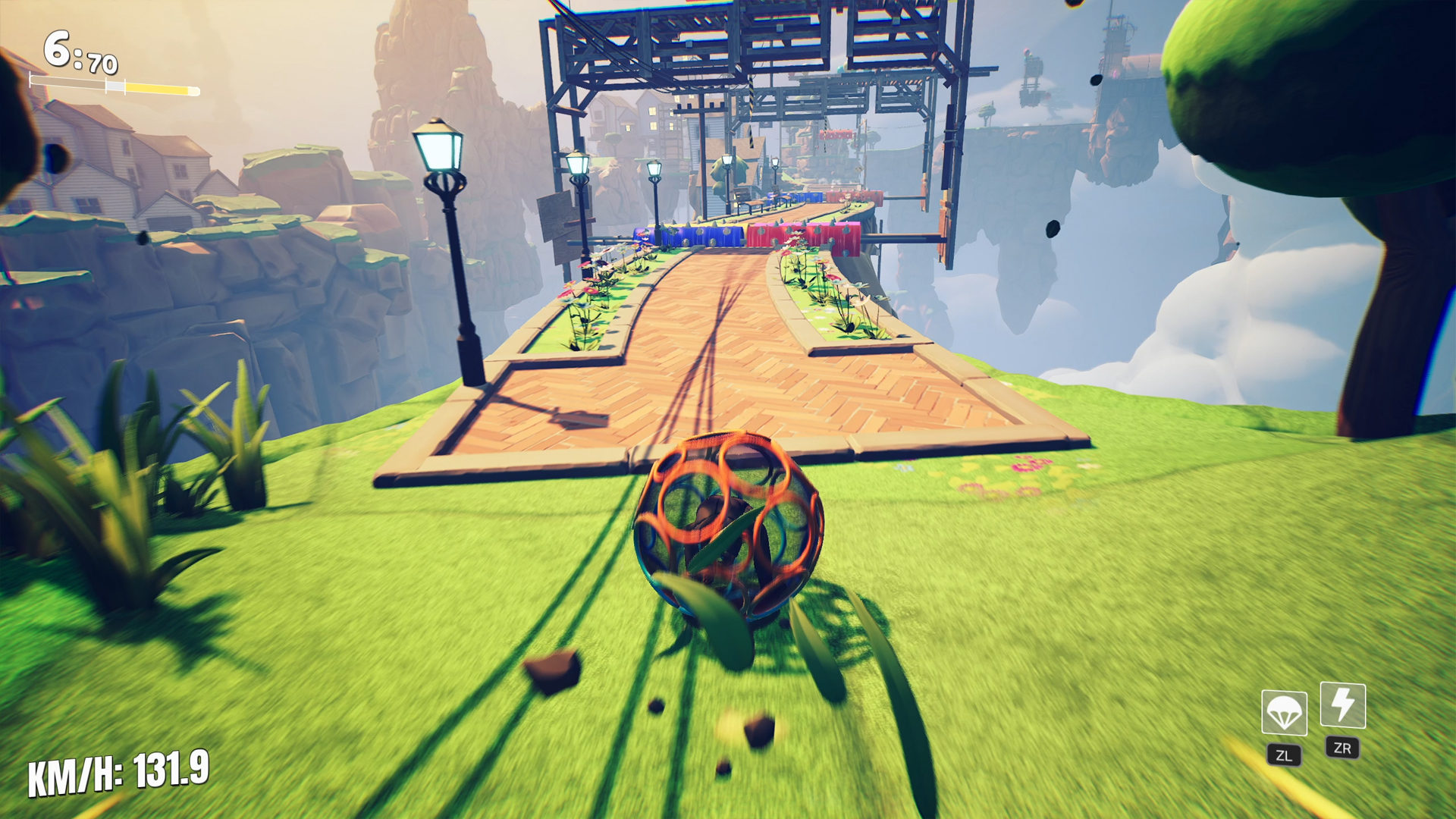Activate the parachute glide ability icon
1456x819 pixels.
pos(1284,713)
